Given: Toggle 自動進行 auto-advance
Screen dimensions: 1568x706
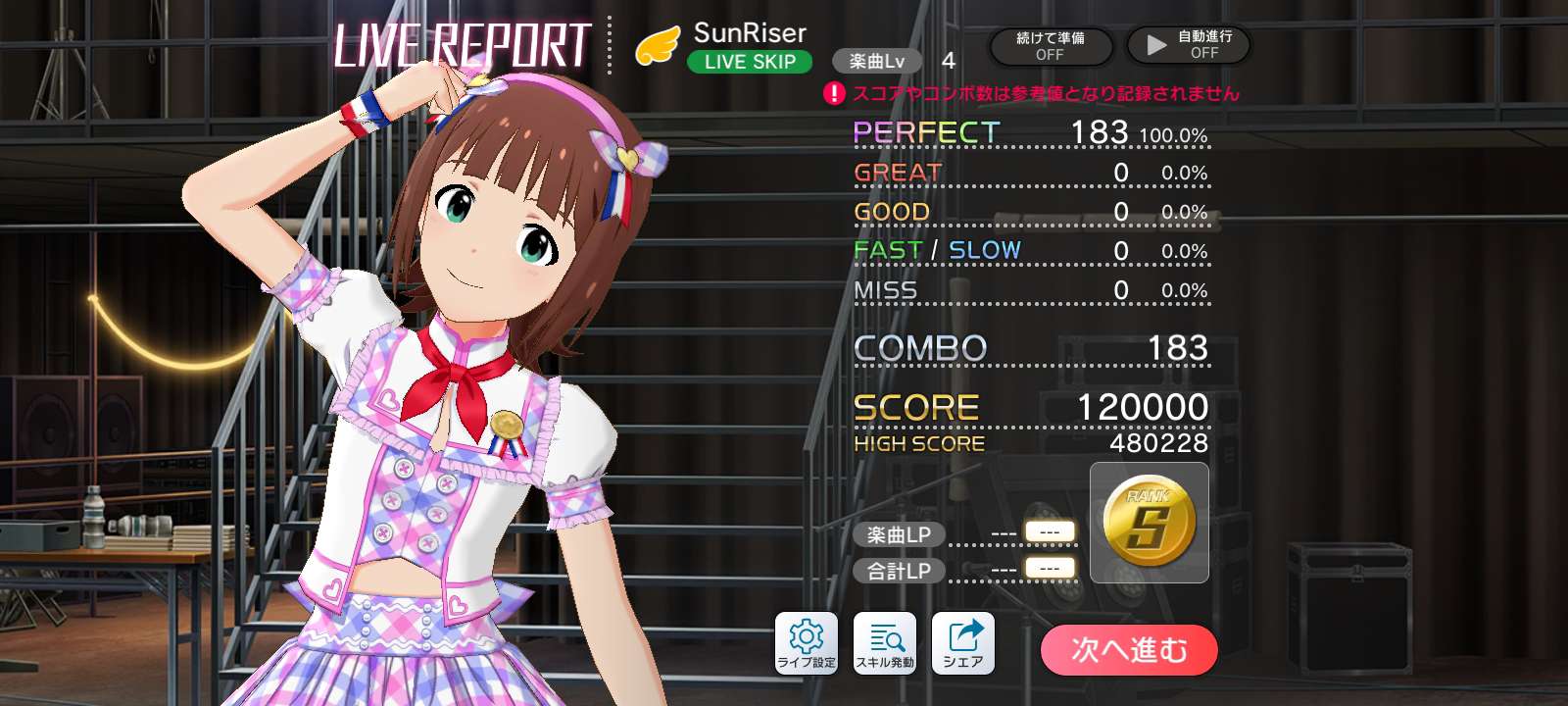Looking at the screenshot, I should 1189,45.
